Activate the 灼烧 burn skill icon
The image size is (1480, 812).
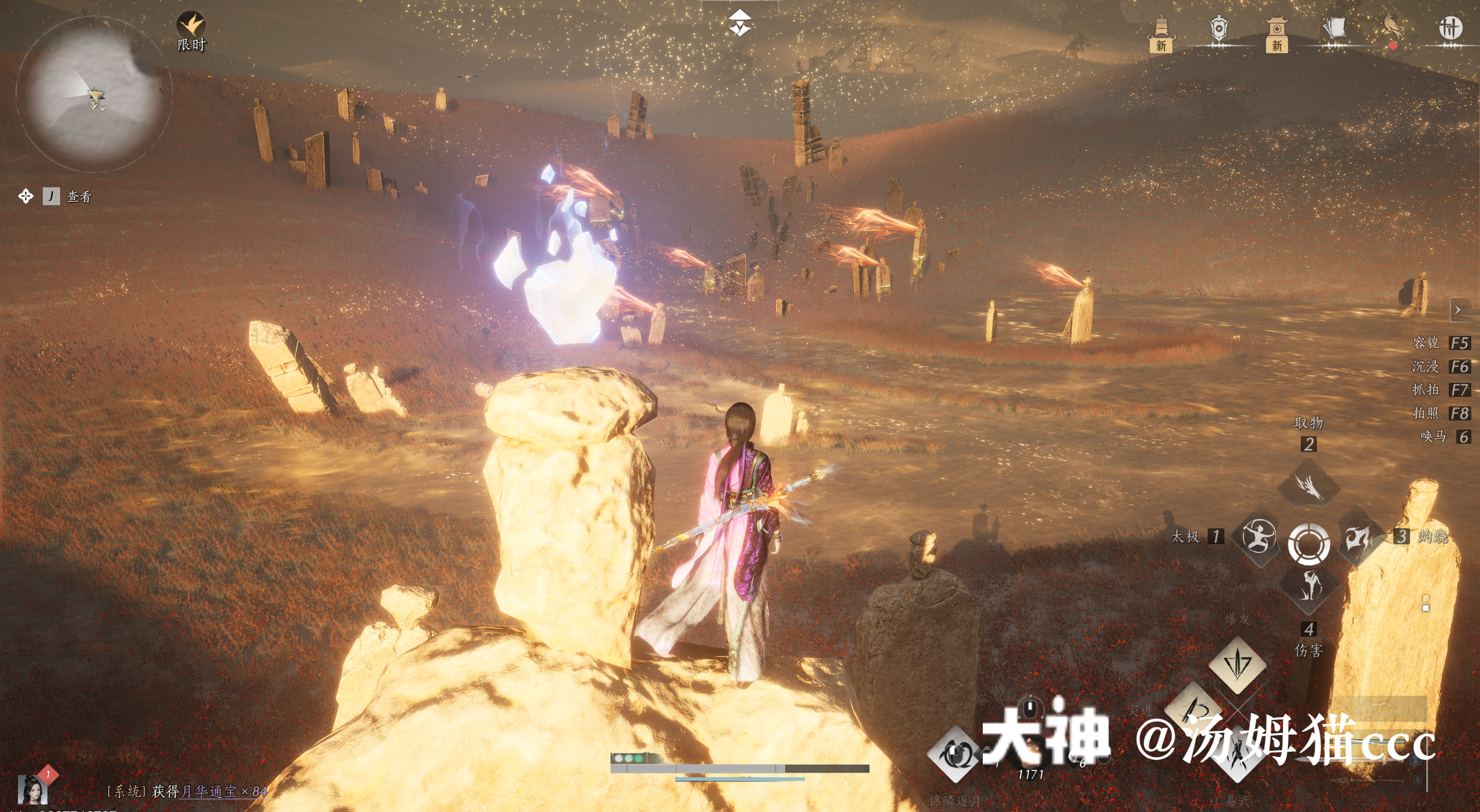click(1359, 537)
